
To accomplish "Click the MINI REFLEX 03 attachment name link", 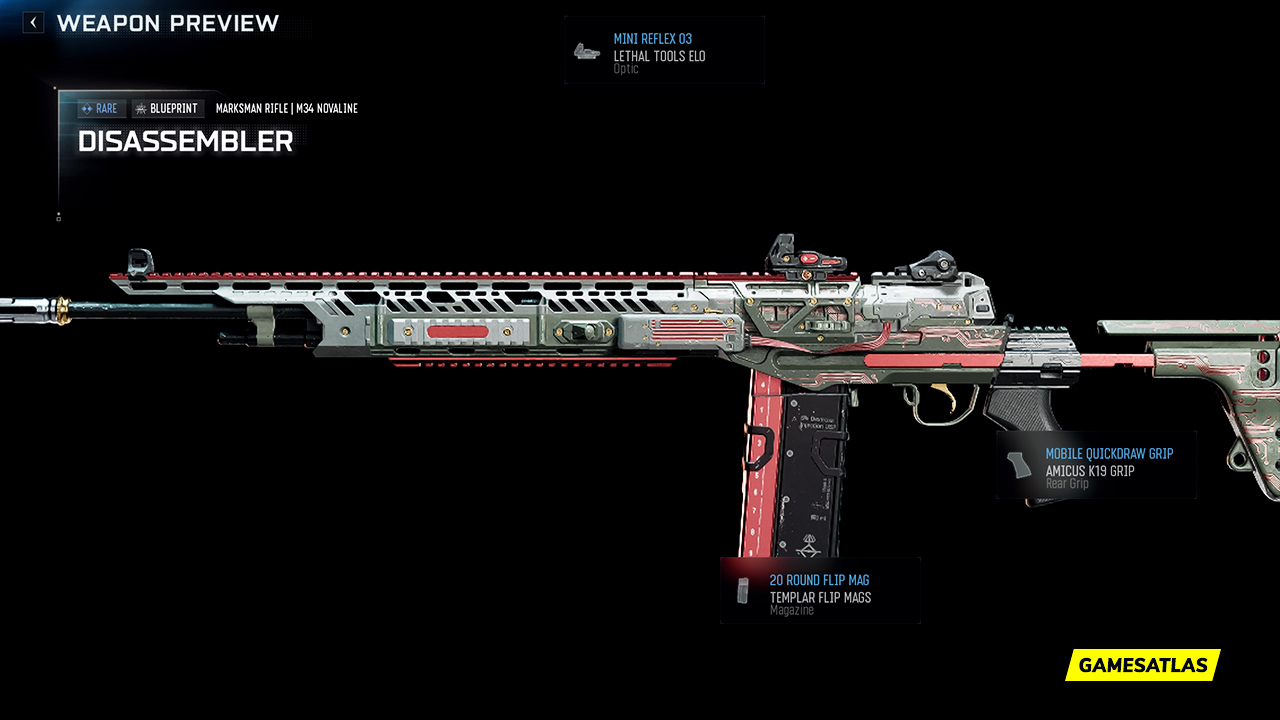I will pos(654,39).
